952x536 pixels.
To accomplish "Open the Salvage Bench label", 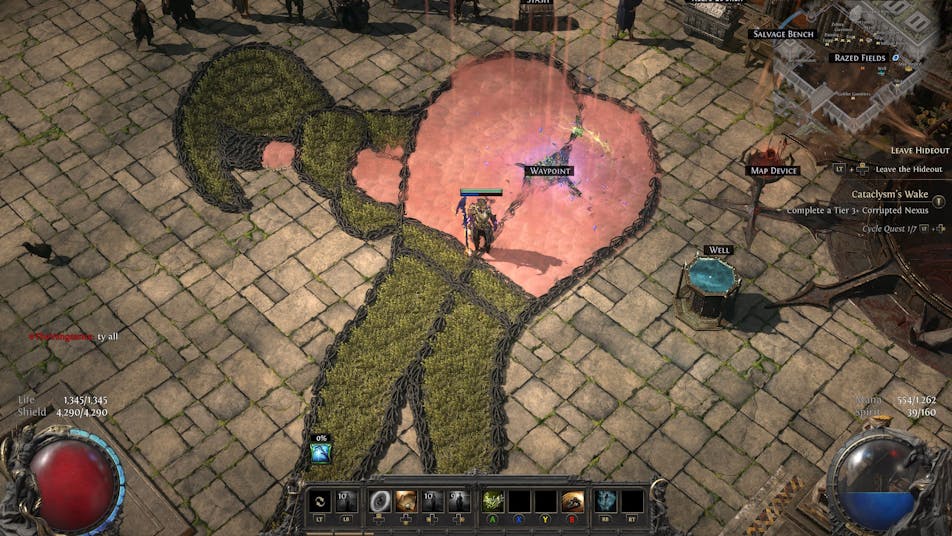I will 782,34.
